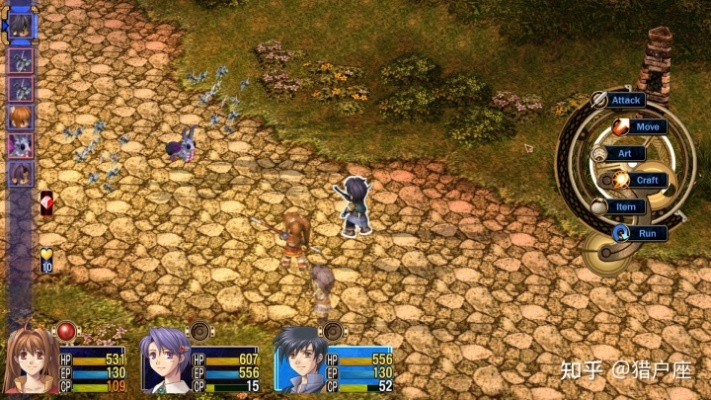711x400 pixels.
Task: Choose the Attack command
Action: [626, 100]
